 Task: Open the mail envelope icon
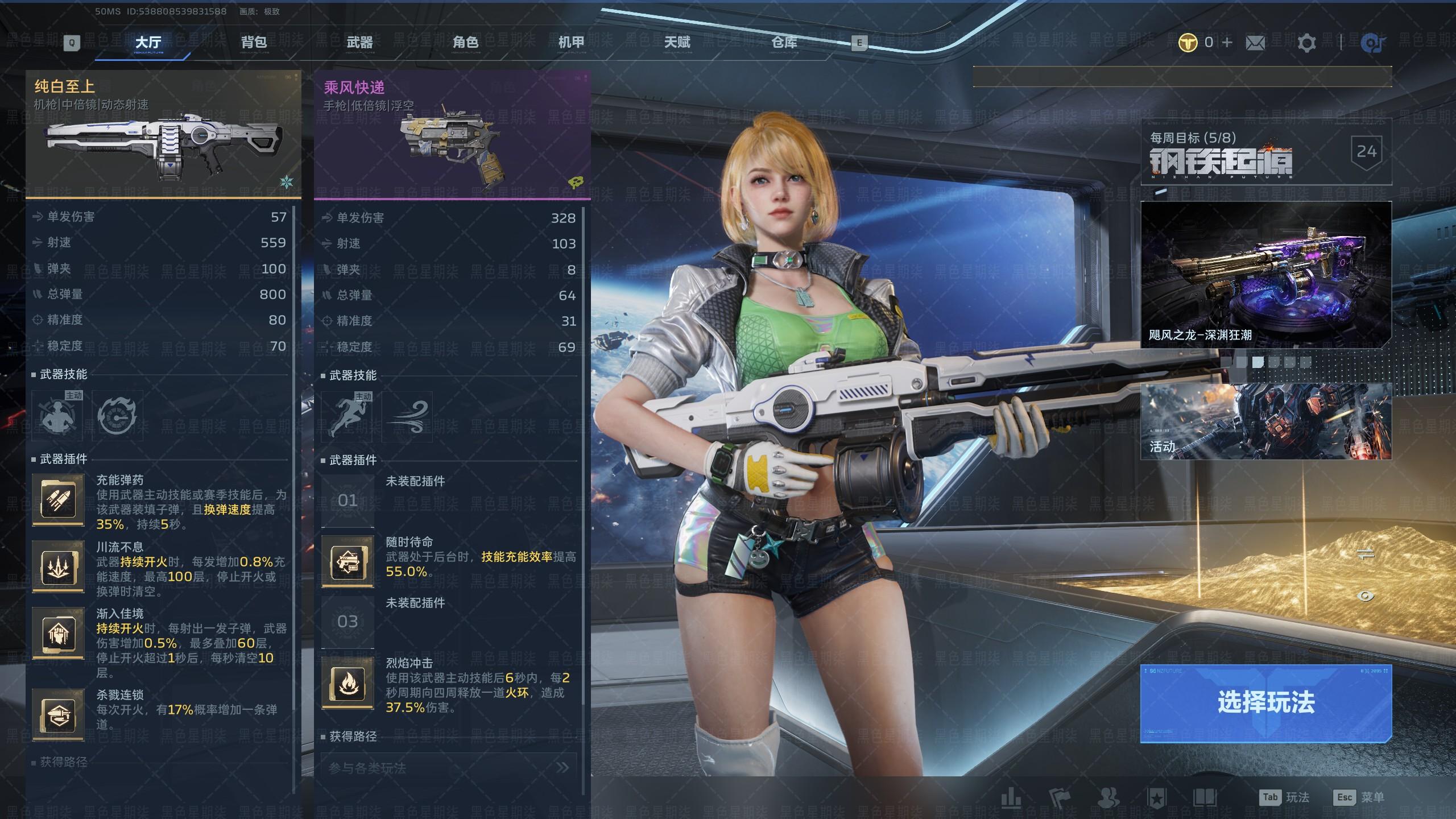tap(1255, 43)
